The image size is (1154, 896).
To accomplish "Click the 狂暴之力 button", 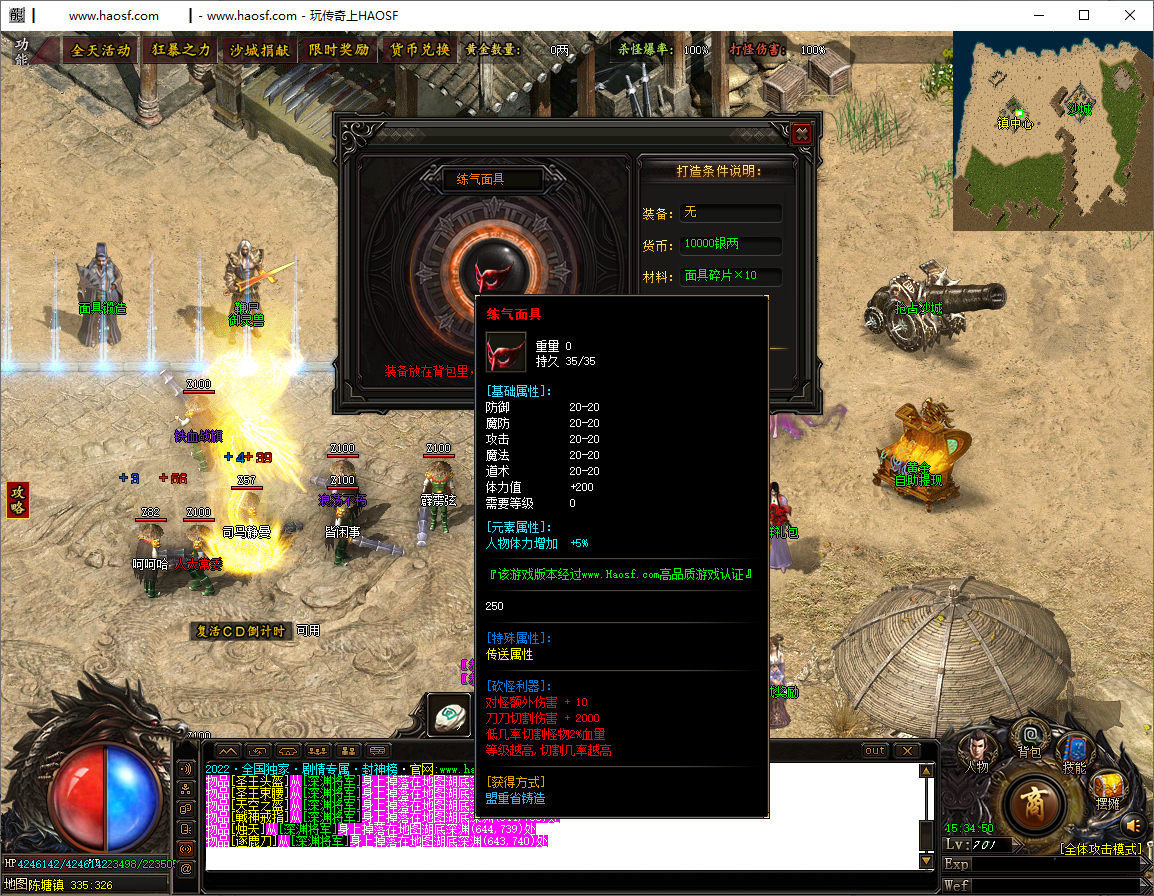I will click(x=181, y=50).
